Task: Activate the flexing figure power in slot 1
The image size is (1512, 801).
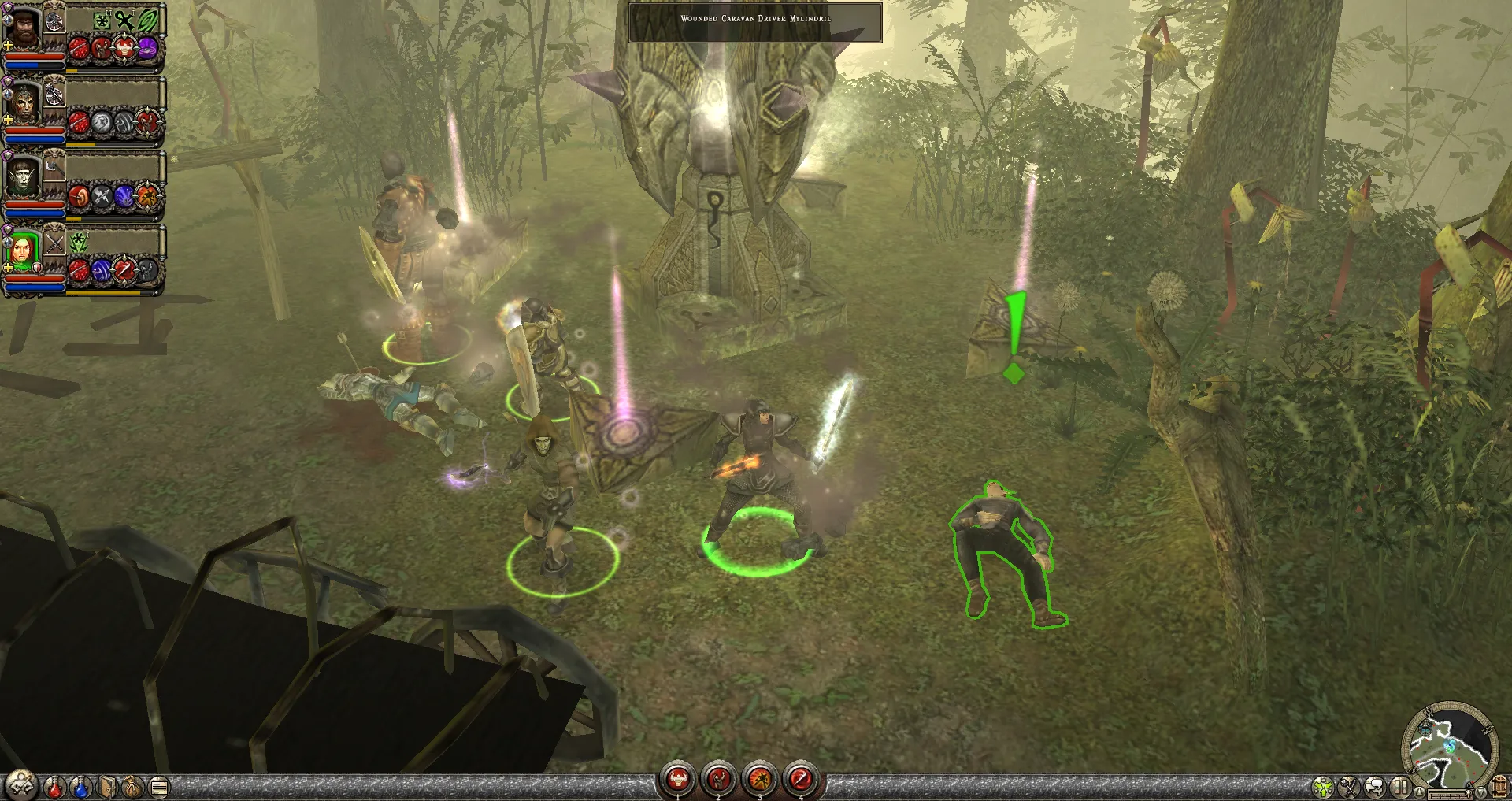Action: [x=677, y=779]
